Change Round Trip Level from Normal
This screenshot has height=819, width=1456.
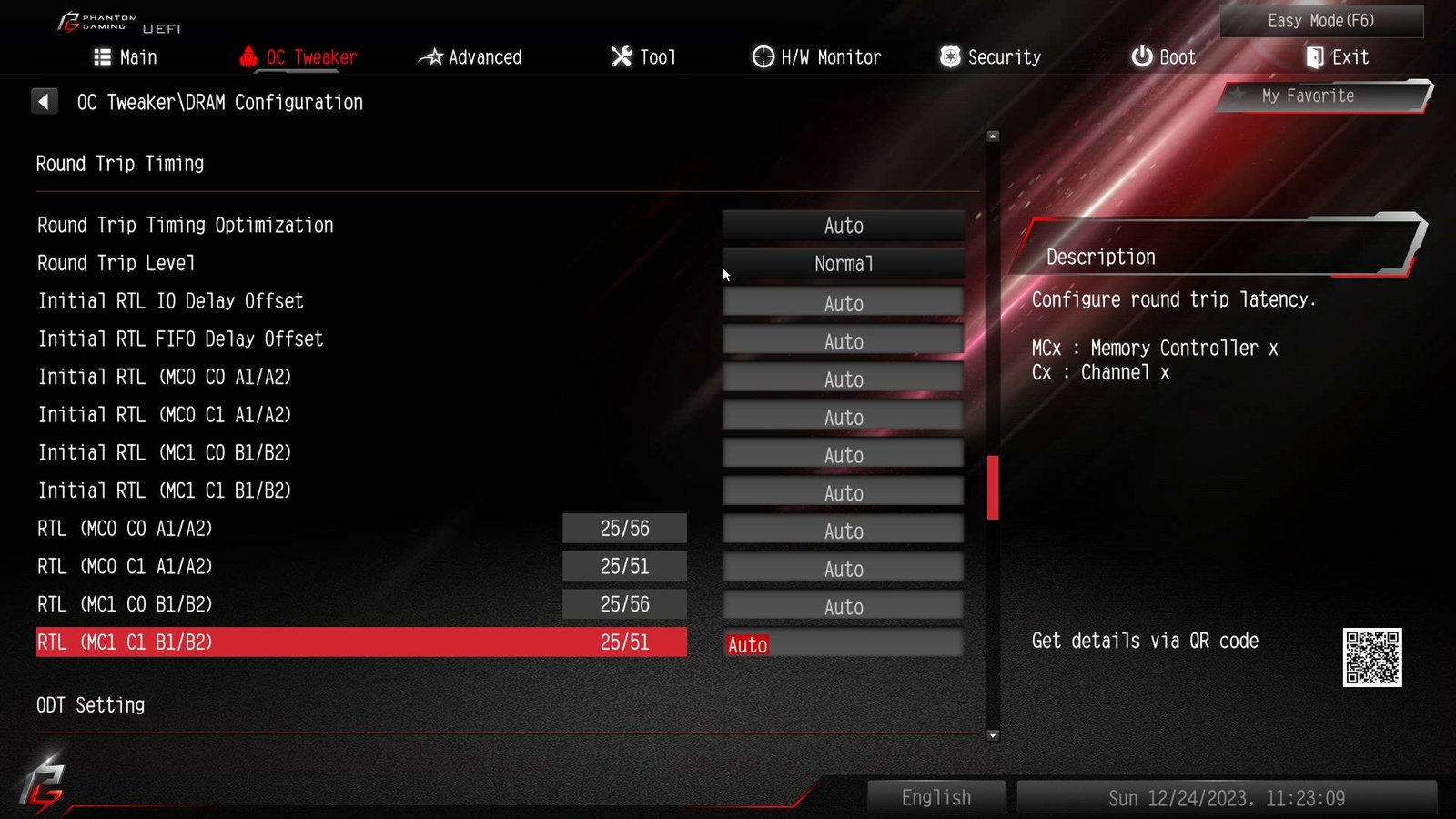coord(843,264)
